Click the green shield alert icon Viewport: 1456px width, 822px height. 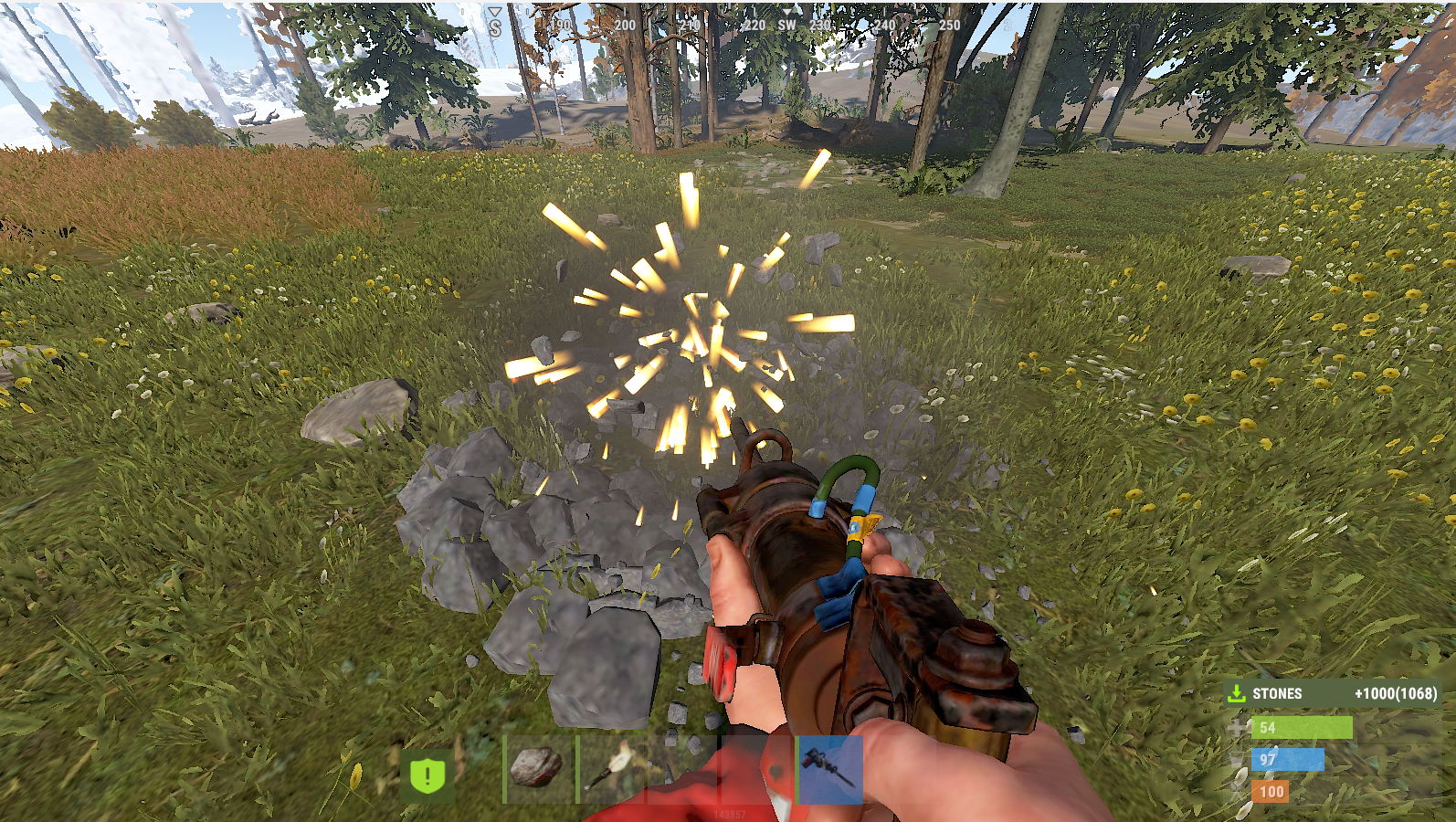click(x=427, y=776)
